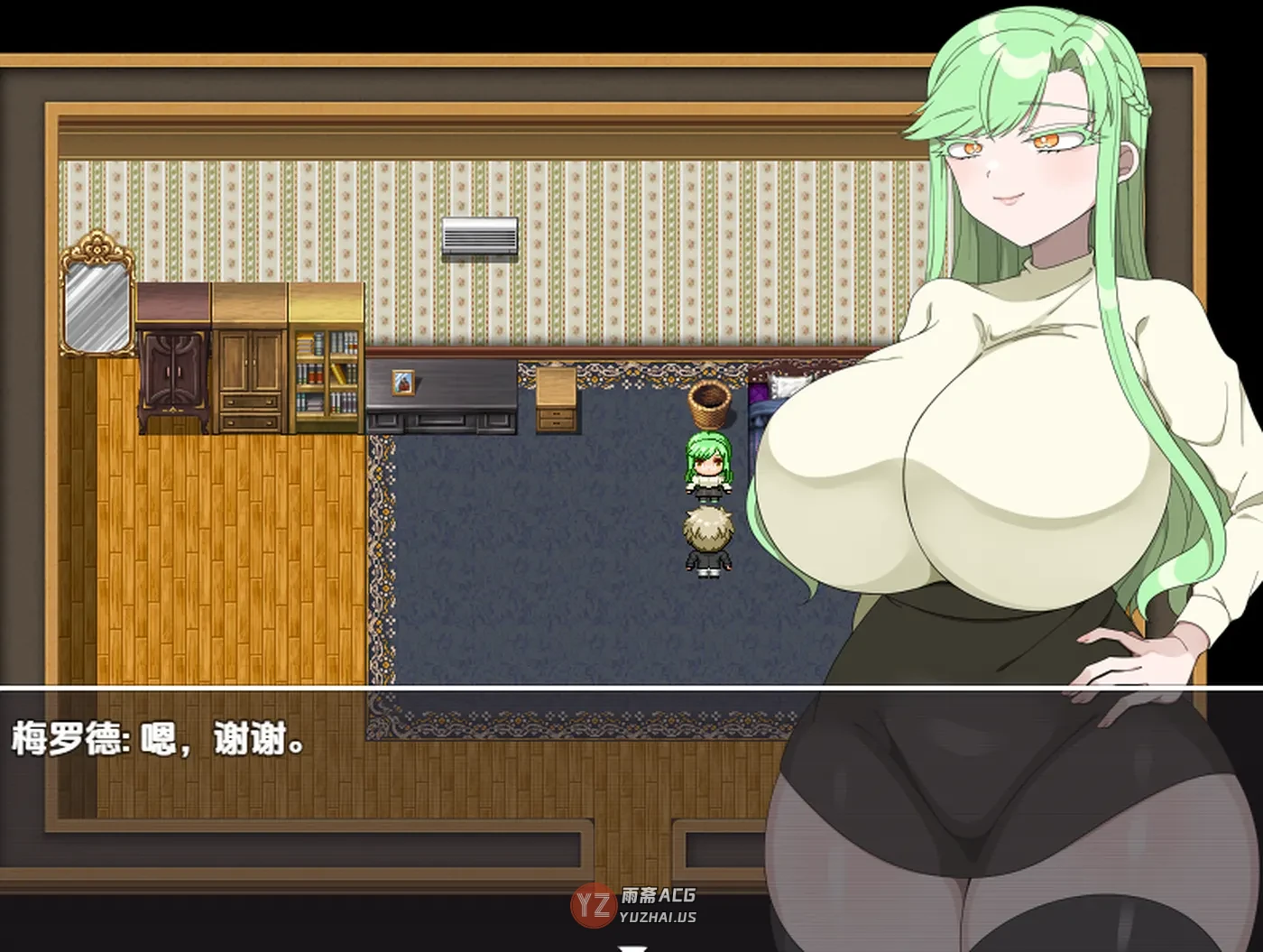Advance the 梅罗德 dialogue message box
Viewport: 1263px width, 952px height.
click(x=634, y=947)
